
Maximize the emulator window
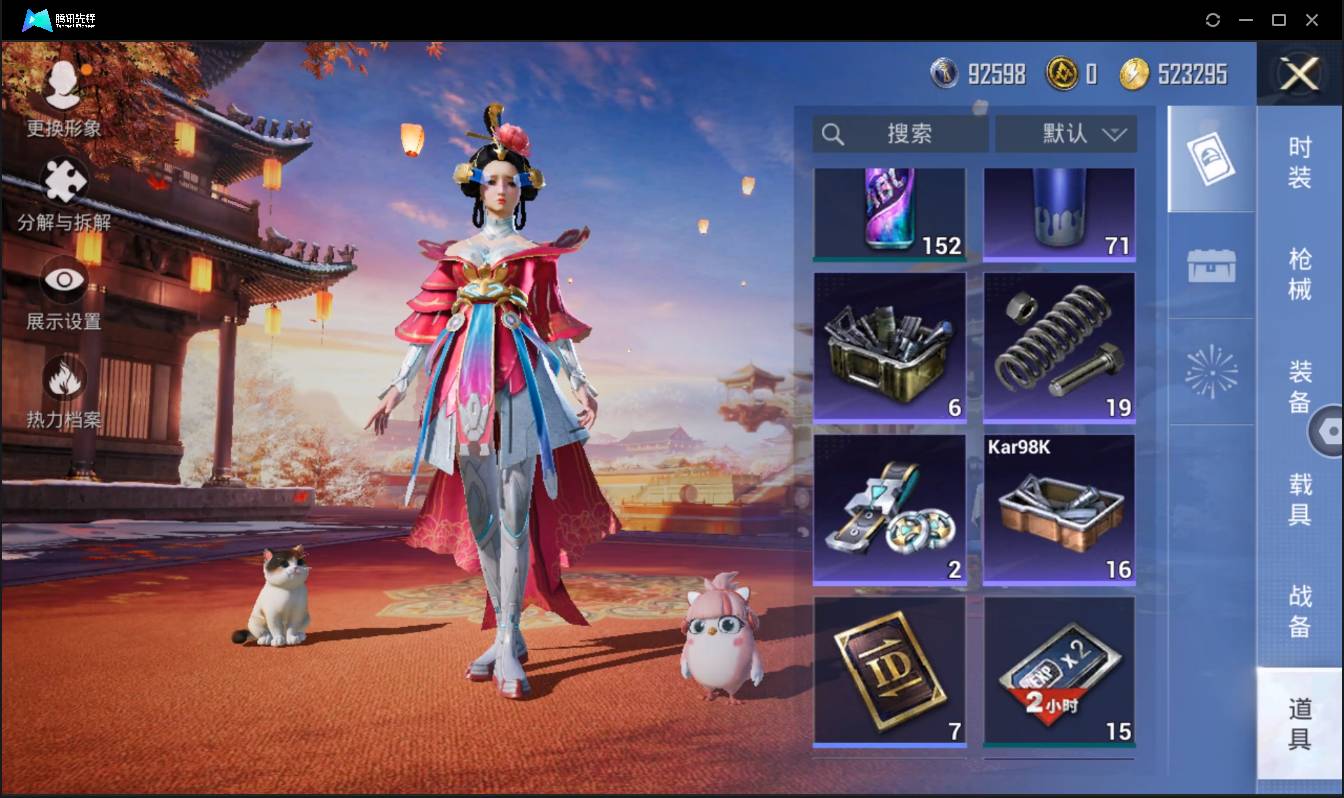point(1278,20)
